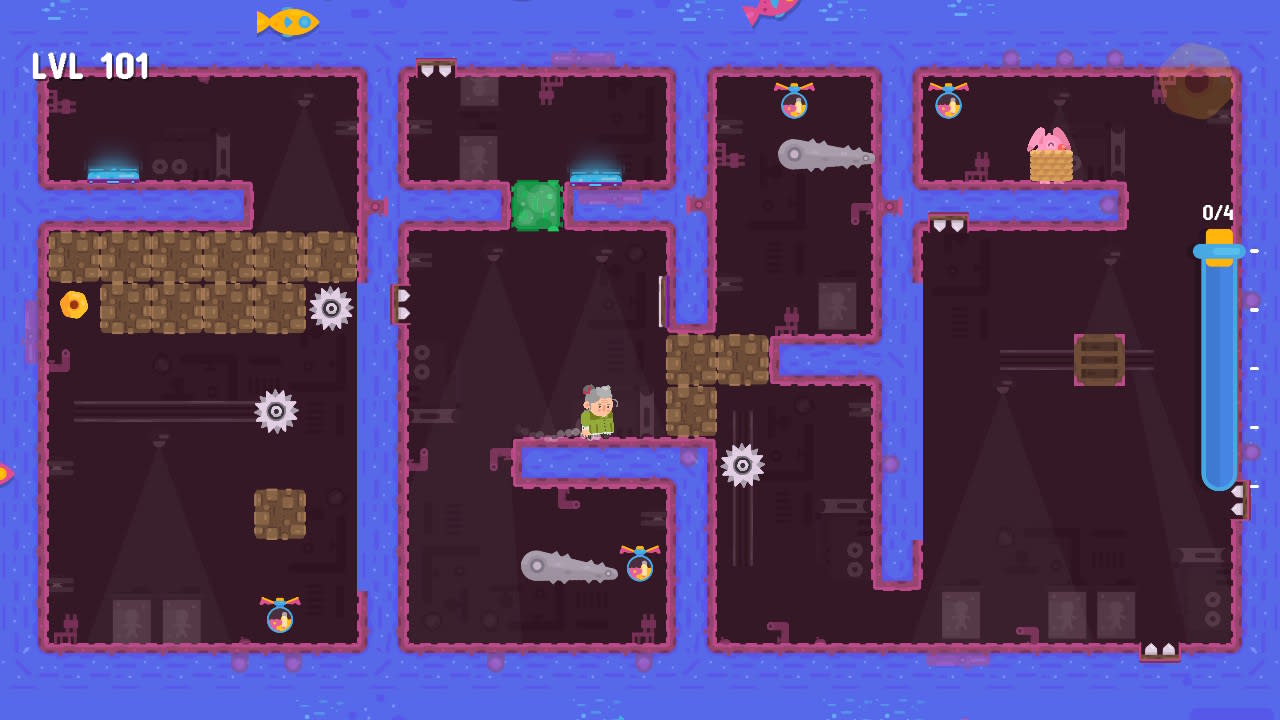Select the grandma character

click(x=595, y=410)
